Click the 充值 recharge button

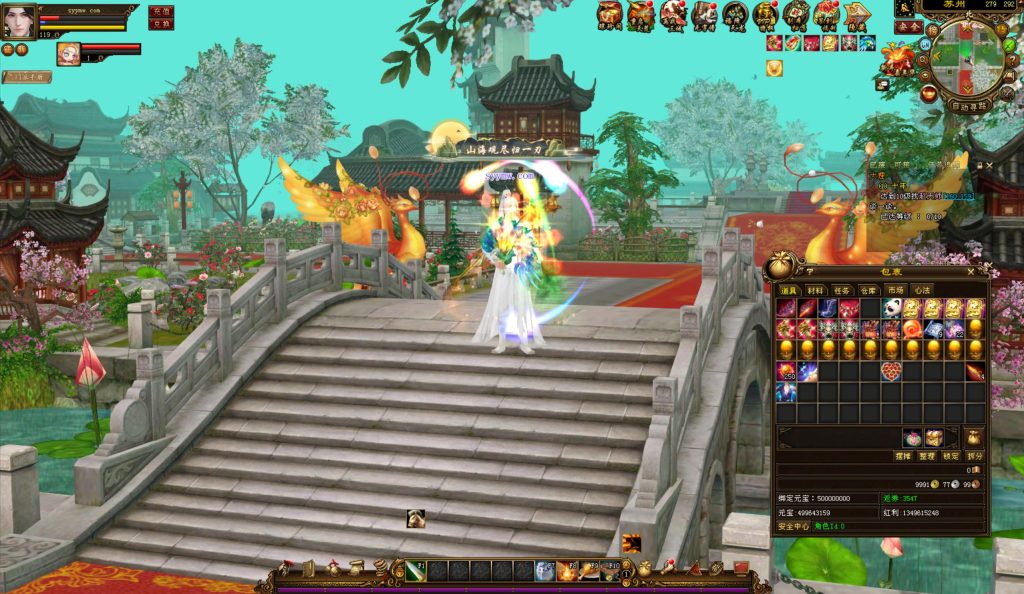(x=161, y=11)
